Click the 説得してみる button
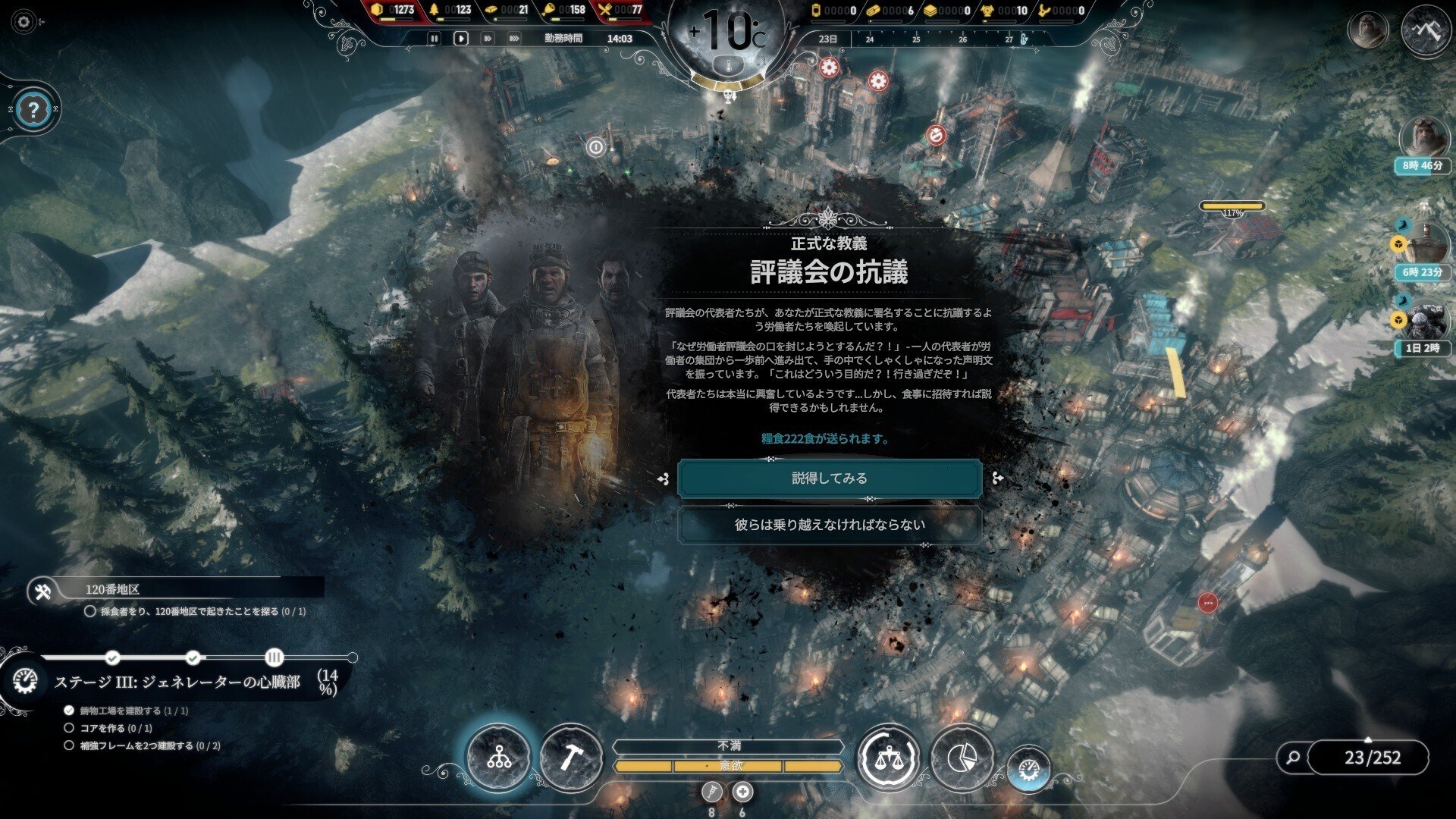The width and height of the screenshot is (1456, 819). tap(829, 477)
